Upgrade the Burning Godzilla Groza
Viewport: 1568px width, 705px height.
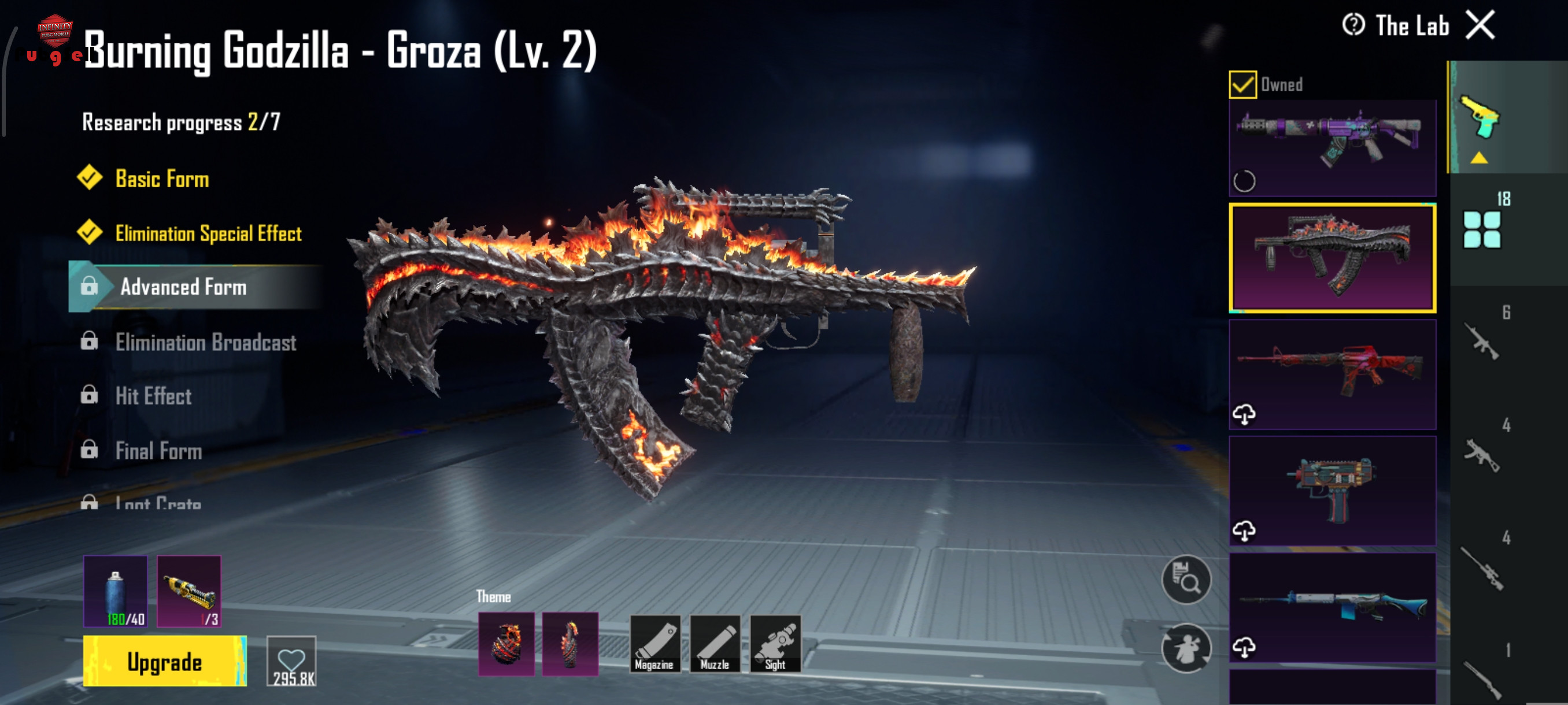[x=164, y=661]
